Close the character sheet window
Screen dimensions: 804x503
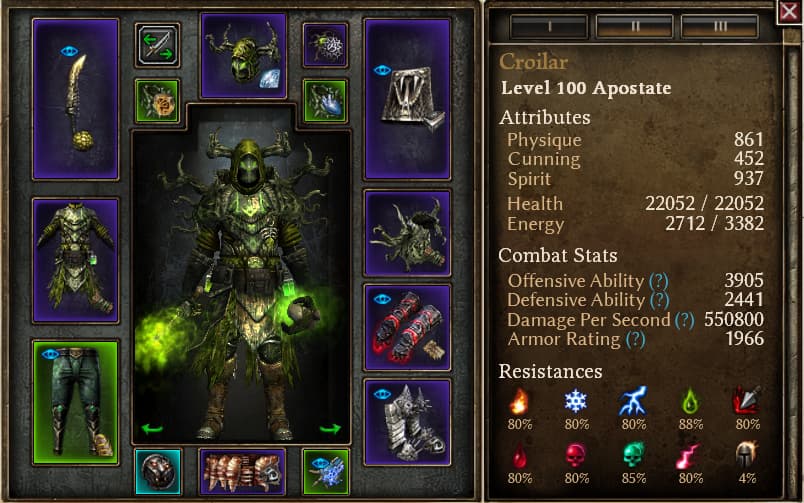coord(789,12)
